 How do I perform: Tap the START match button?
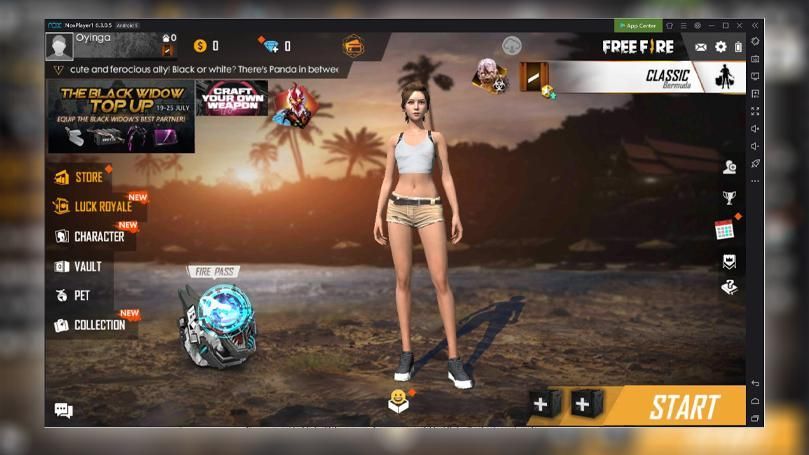[x=684, y=407]
